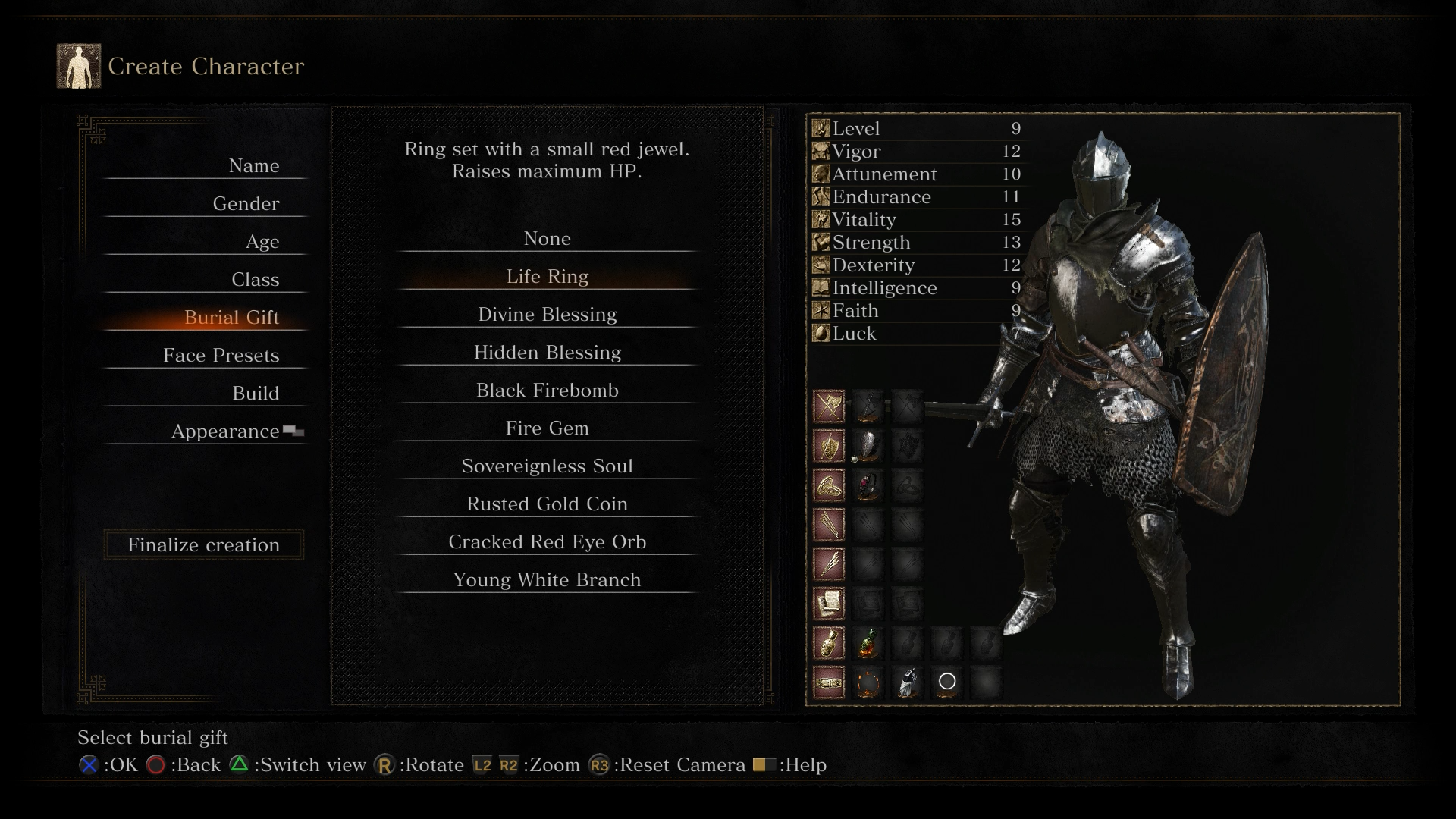This screenshot has width=1456, height=819.
Task: Select the Gender option
Action: point(246,204)
